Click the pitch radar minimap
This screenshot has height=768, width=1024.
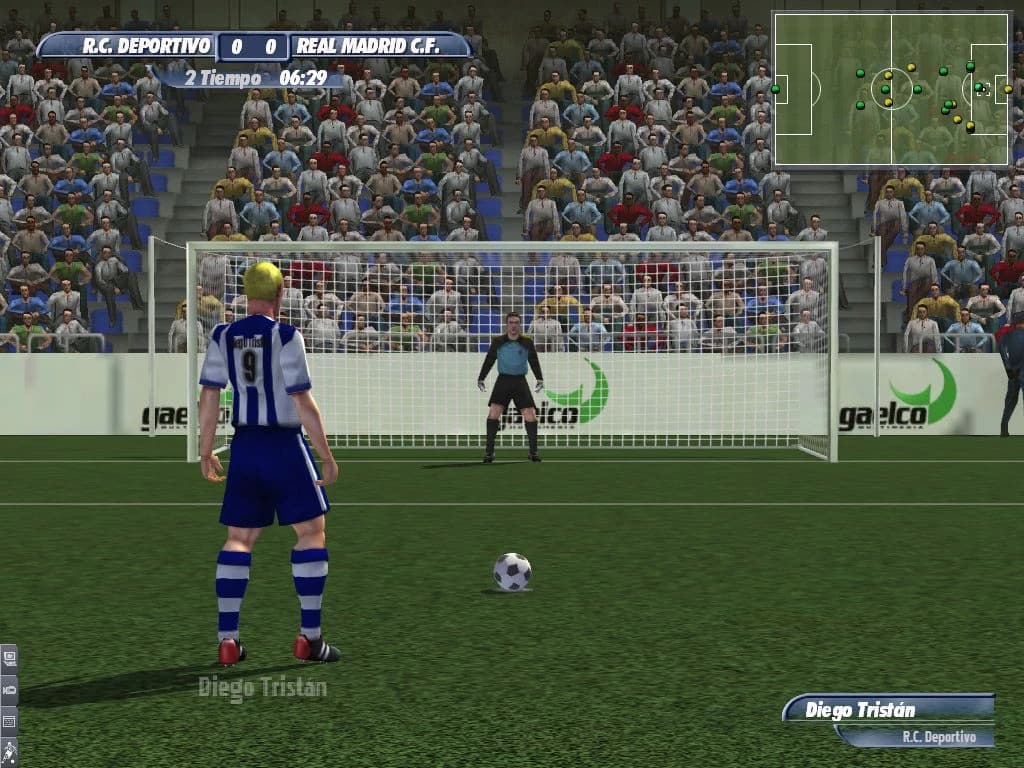tap(891, 89)
